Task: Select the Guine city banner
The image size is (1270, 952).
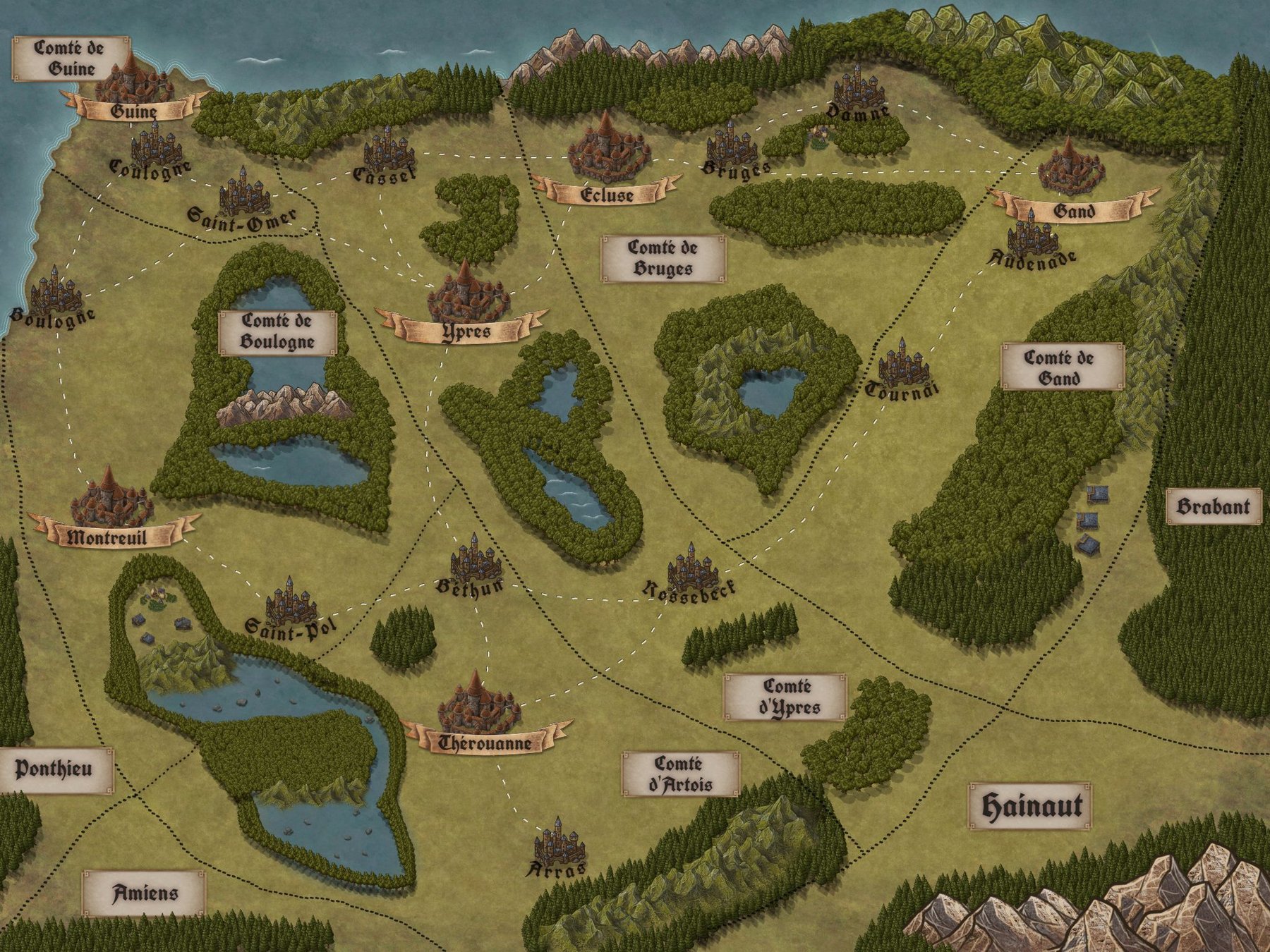Action: point(134,110)
